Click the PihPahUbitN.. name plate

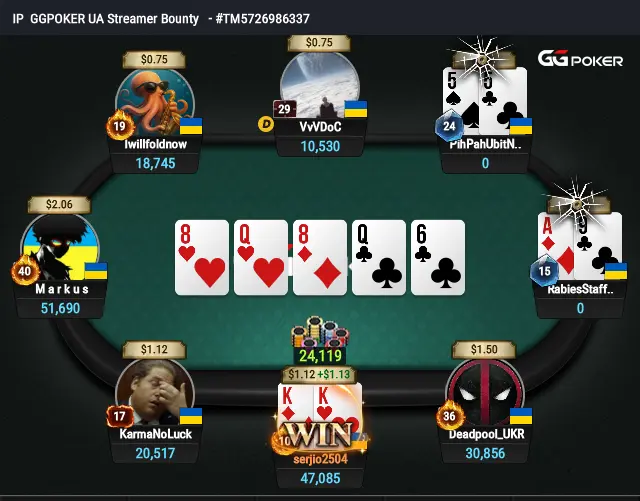tap(485, 144)
